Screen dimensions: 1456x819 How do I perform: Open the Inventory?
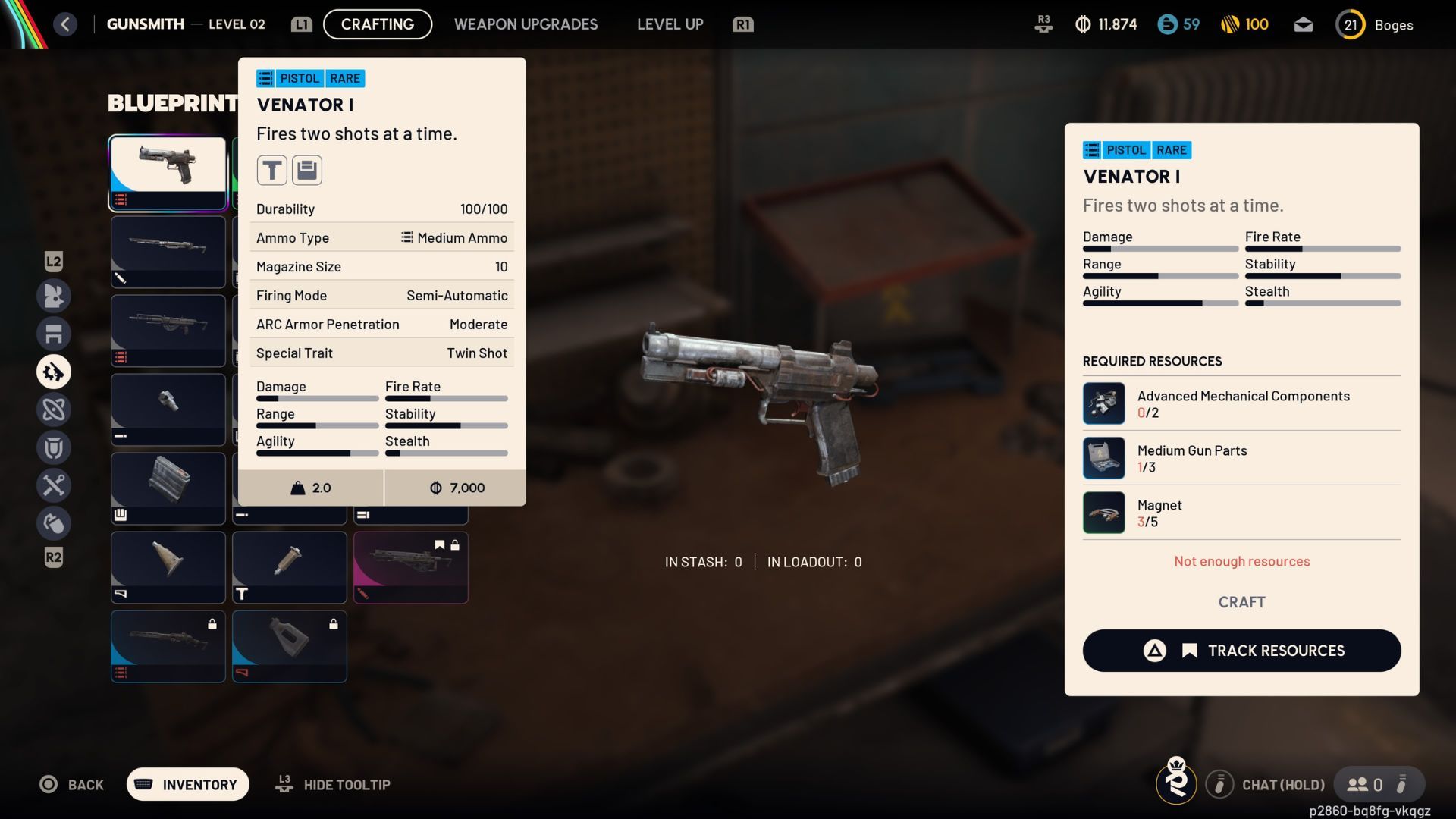coord(187,785)
